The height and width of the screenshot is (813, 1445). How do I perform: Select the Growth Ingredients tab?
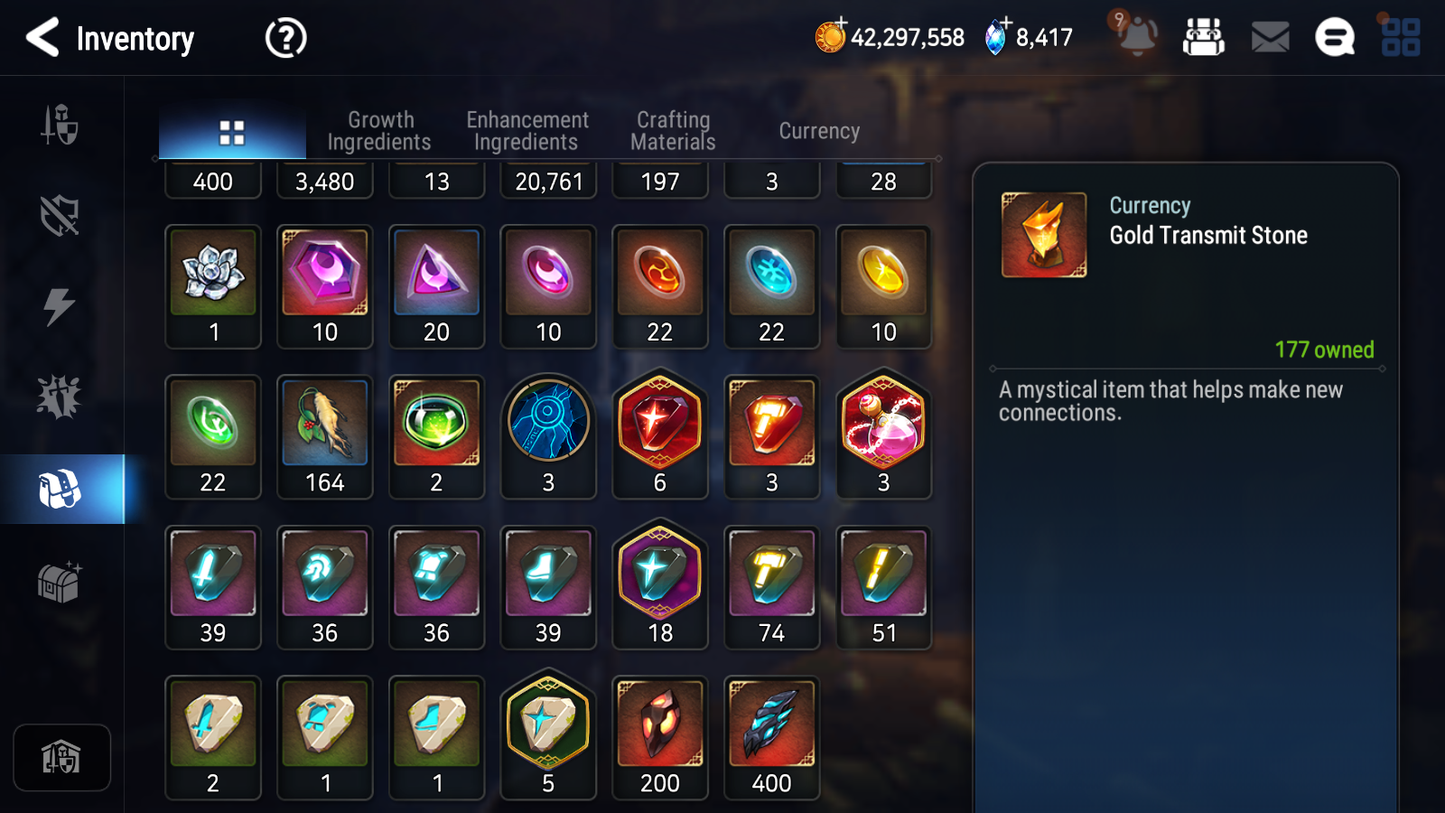[x=380, y=130]
